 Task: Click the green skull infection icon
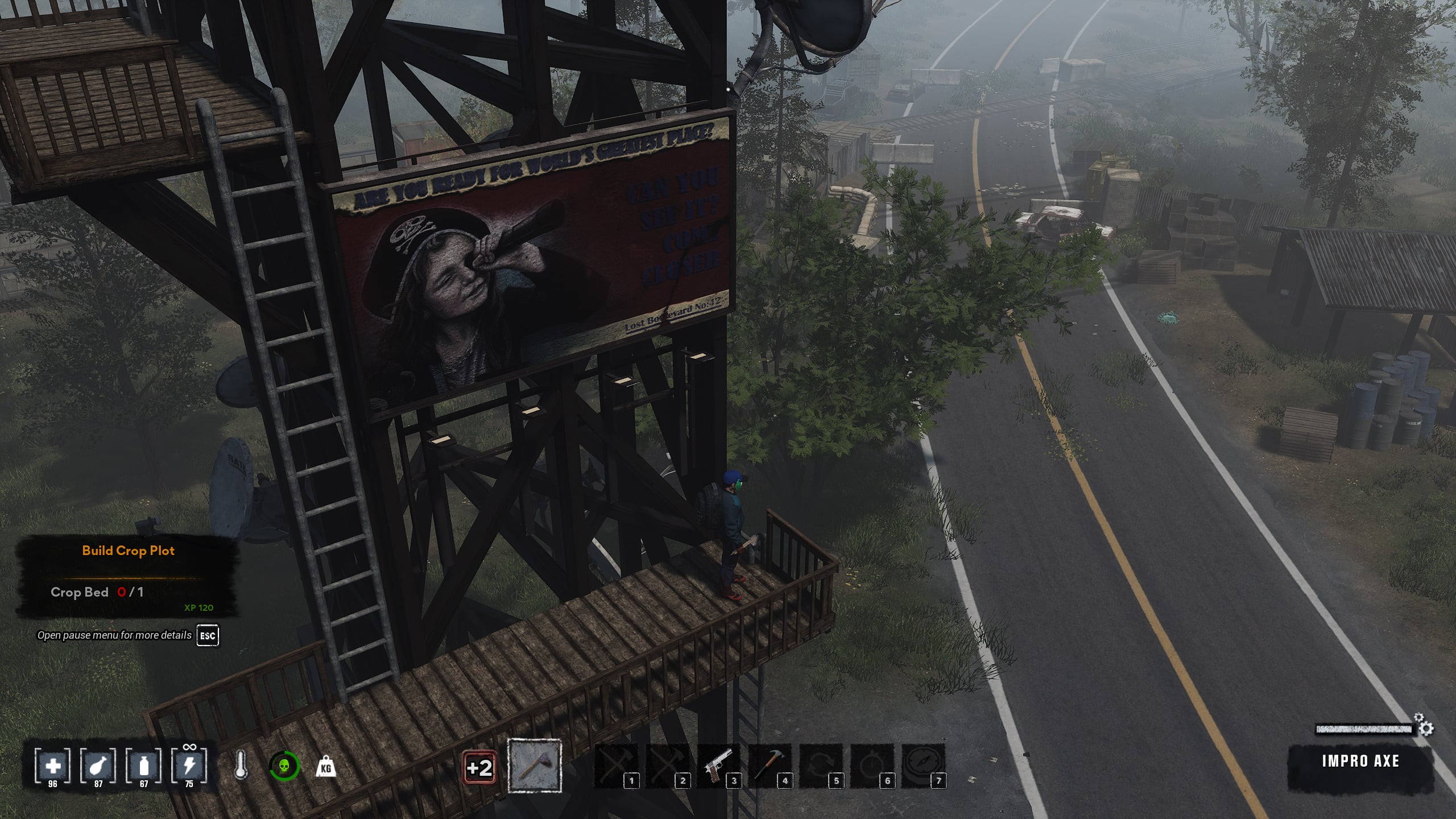(x=283, y=766)
